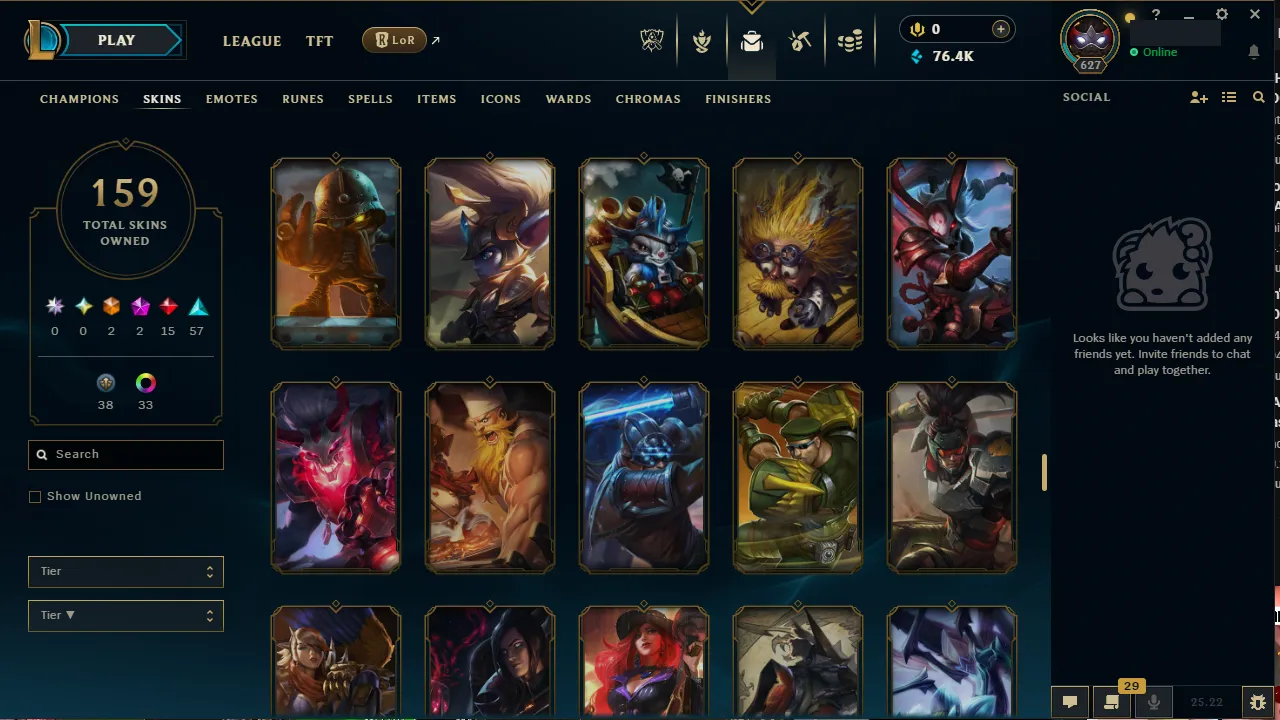Open the Esports hub trophy icon
Viewport: 1280px width, 720px height.
pyautogui.click(x=651, y=42)
